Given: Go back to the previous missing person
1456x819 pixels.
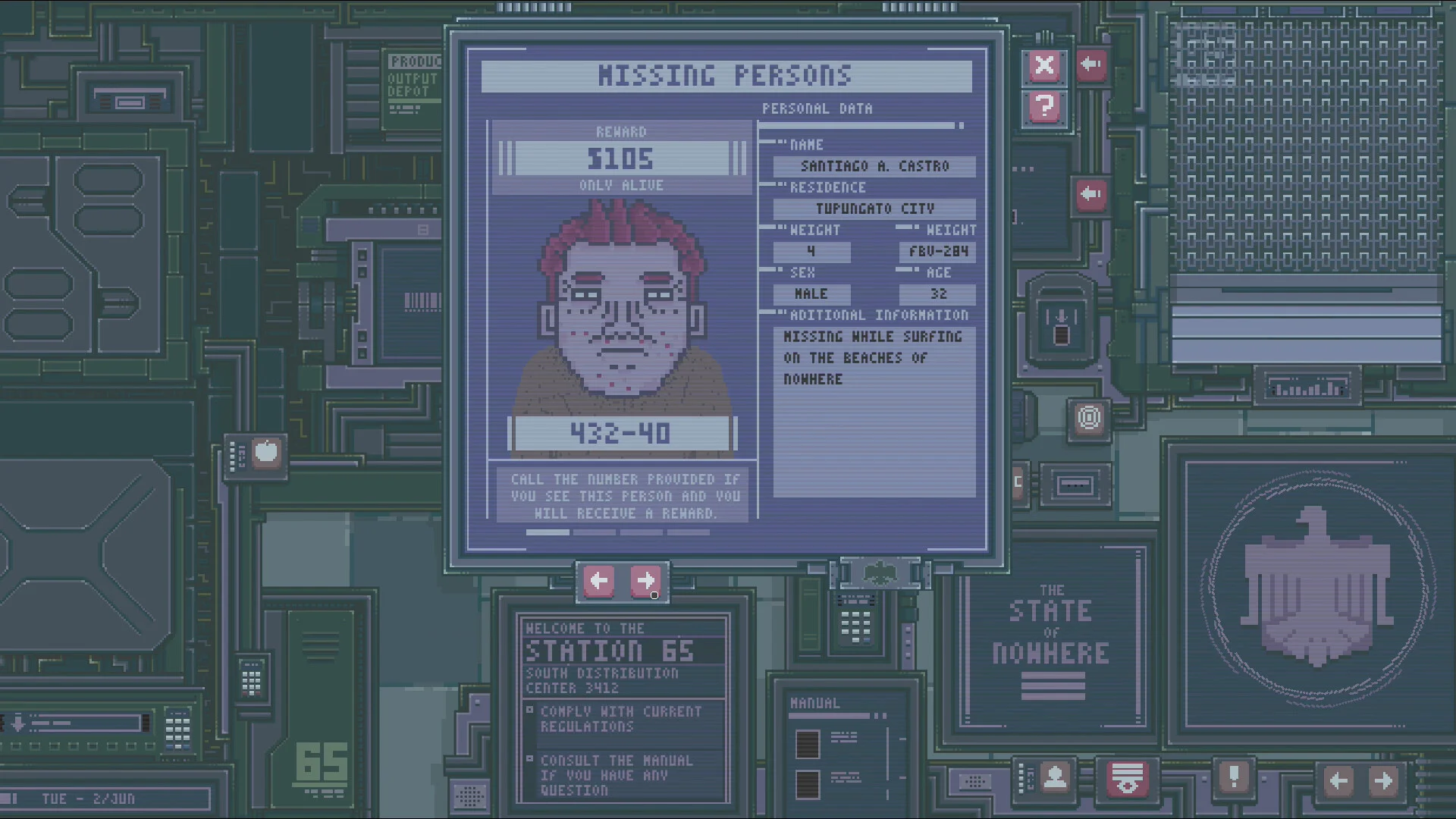Looking at the screenshot, I should (x=599, y=582).
